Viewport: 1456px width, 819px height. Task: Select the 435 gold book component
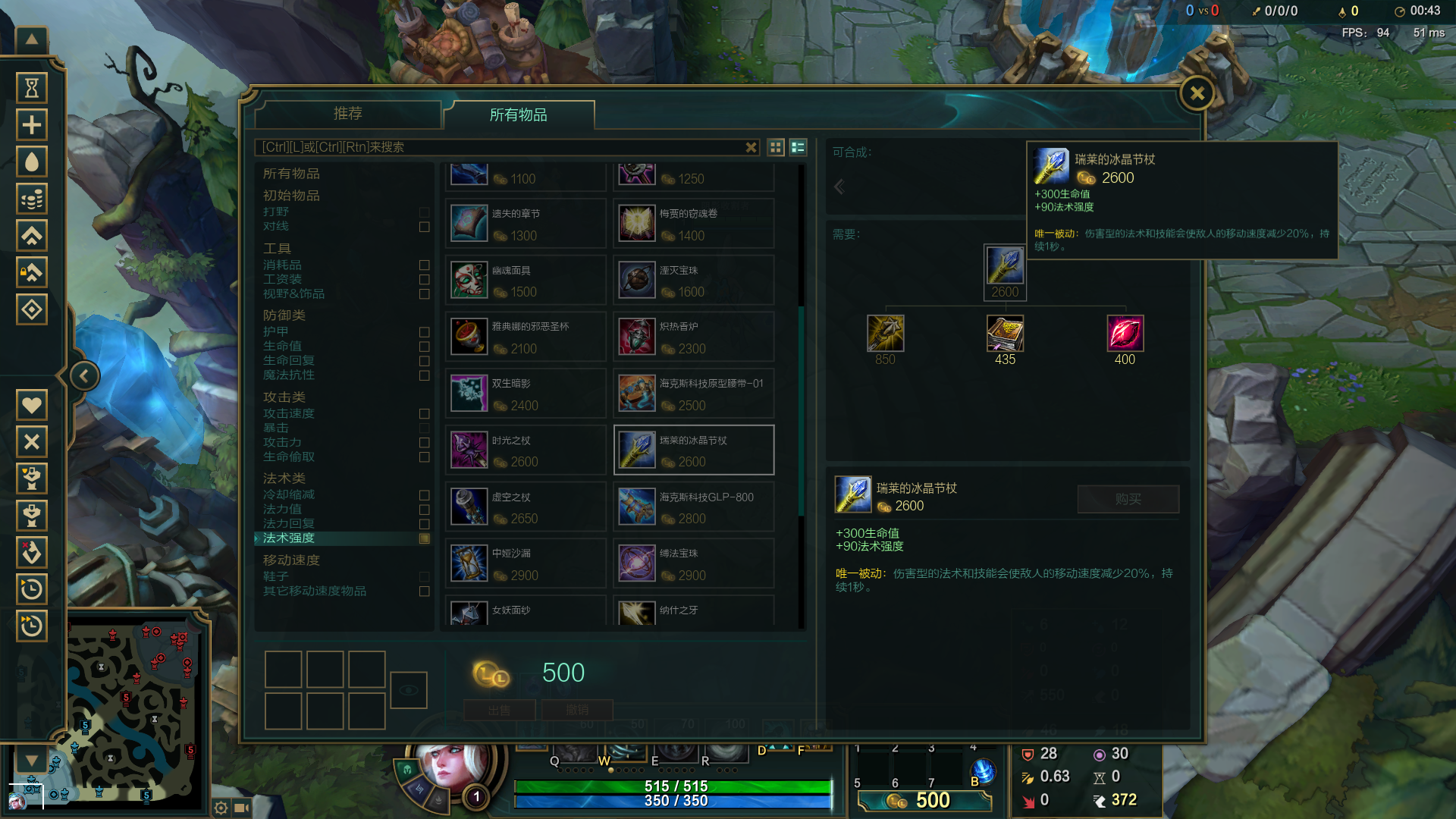(1005, 334)
